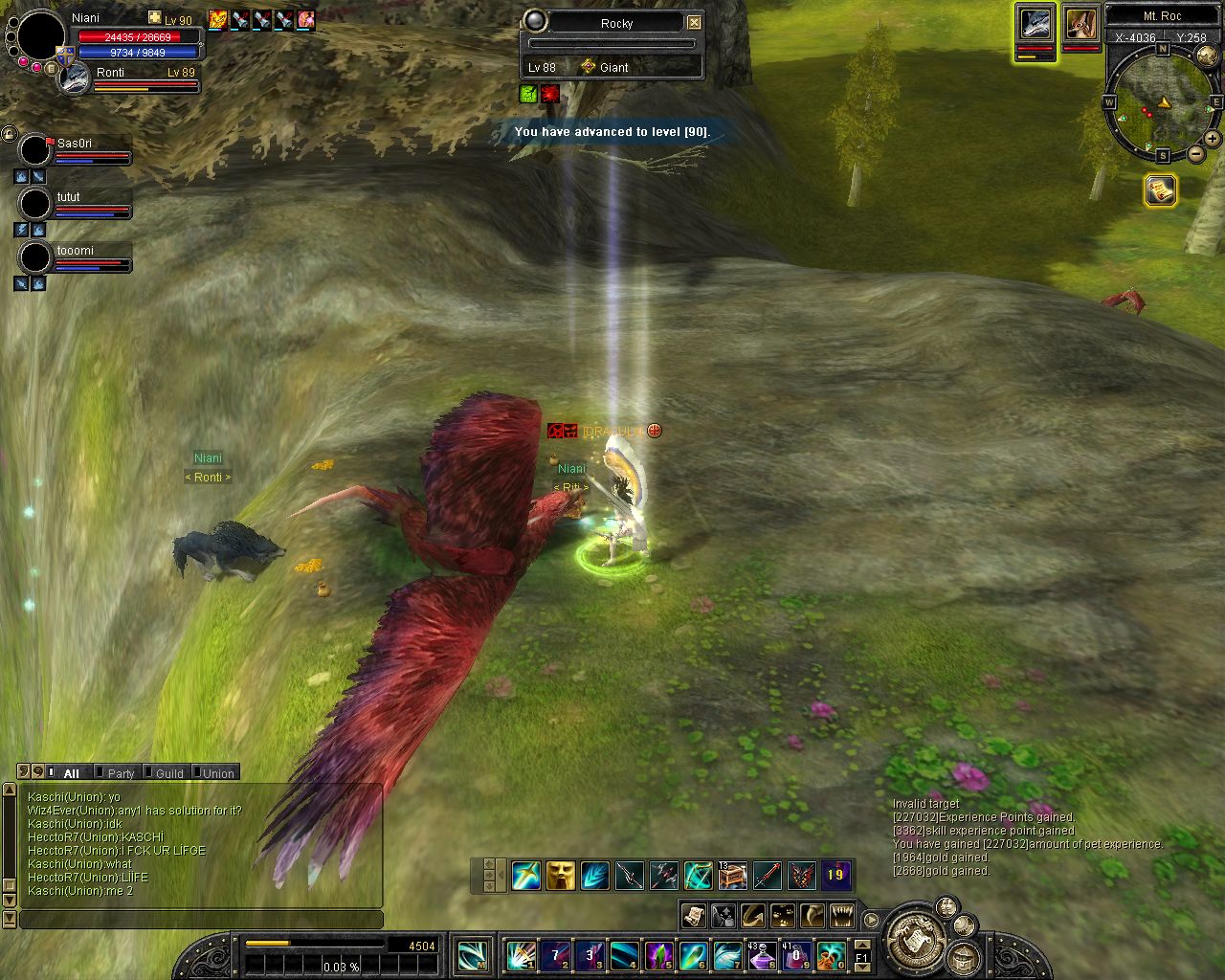The height and width of the screenshot is (980, 1225).
Task: Activate the golden mask skill
Action: pyautogui.click(x=560, y=875)
